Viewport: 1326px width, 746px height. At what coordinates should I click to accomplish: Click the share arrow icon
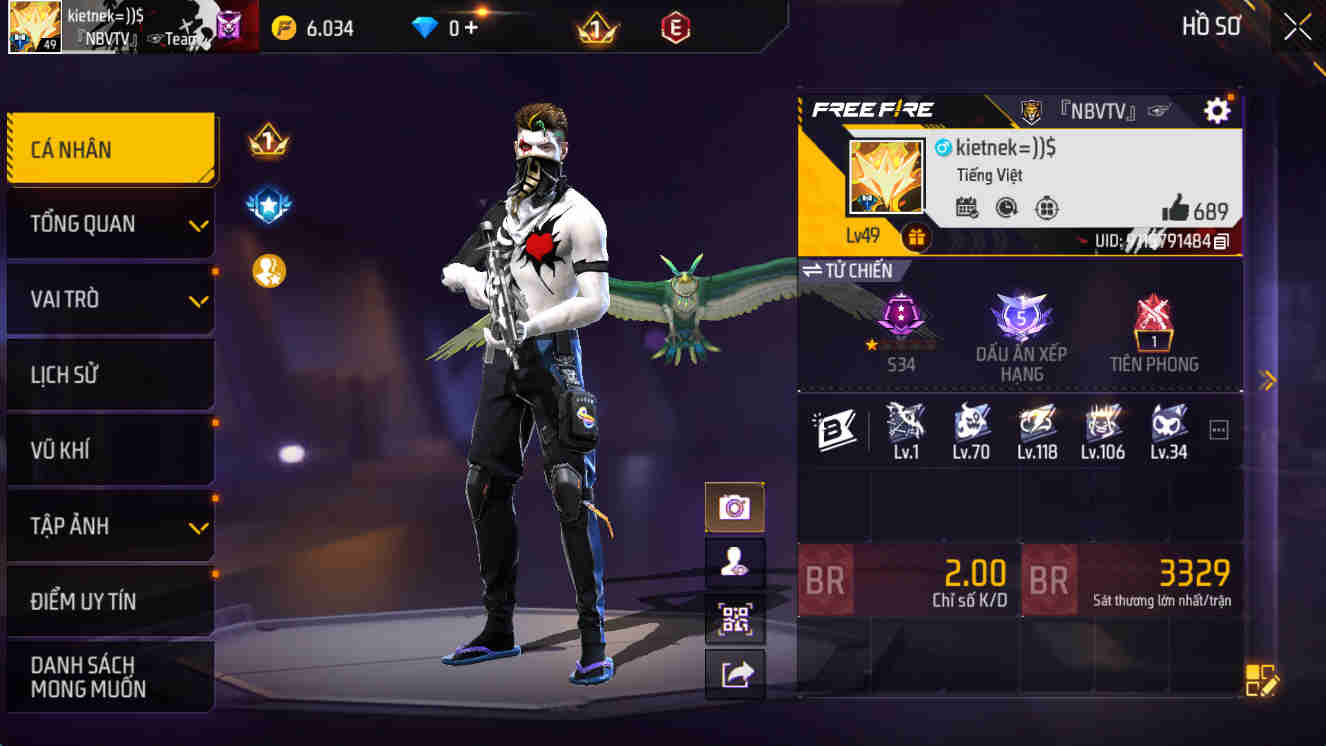tap(736, 677)
